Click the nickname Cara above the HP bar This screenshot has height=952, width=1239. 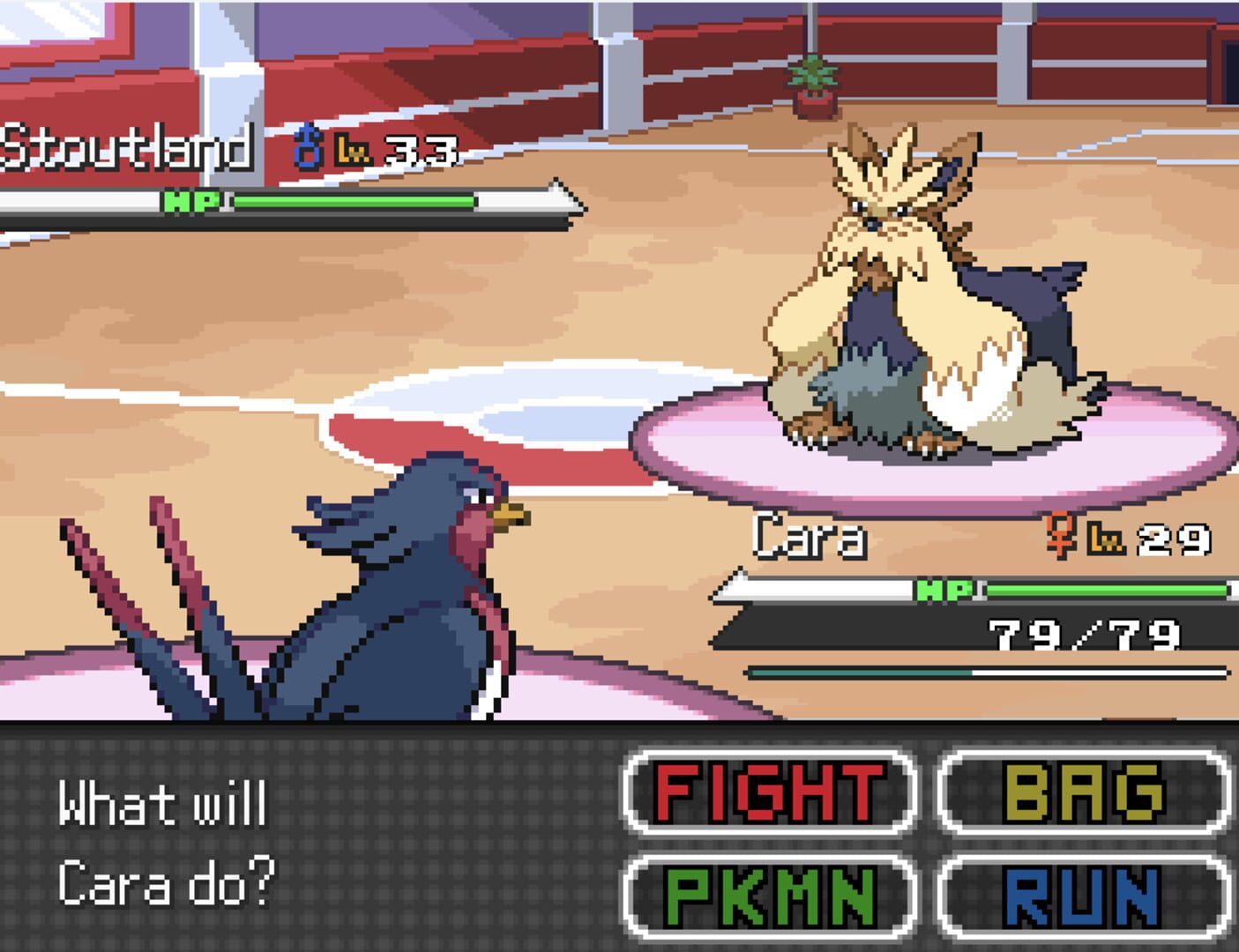(809, 536)
